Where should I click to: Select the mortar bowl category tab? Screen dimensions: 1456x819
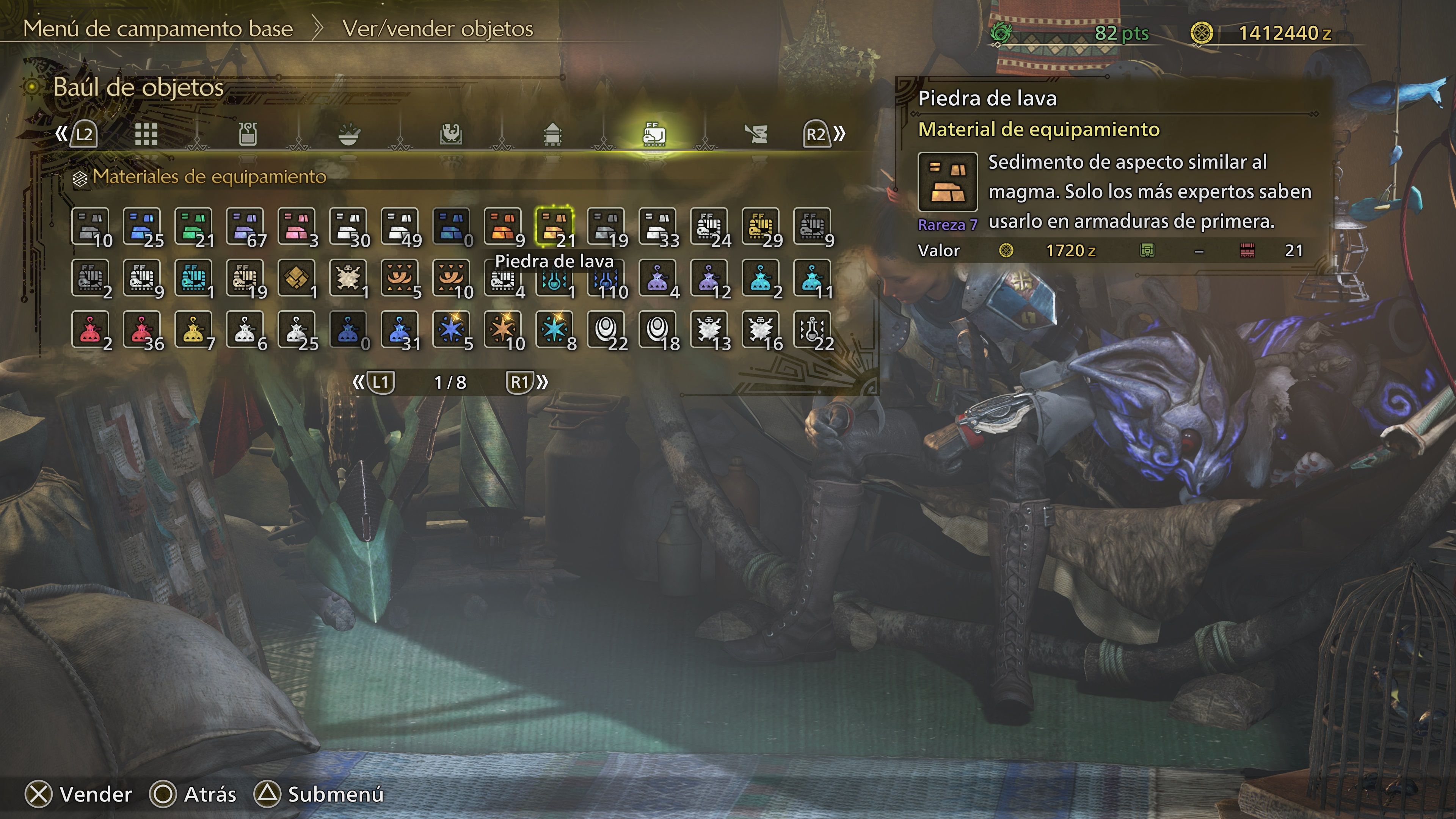click(349, 135)
